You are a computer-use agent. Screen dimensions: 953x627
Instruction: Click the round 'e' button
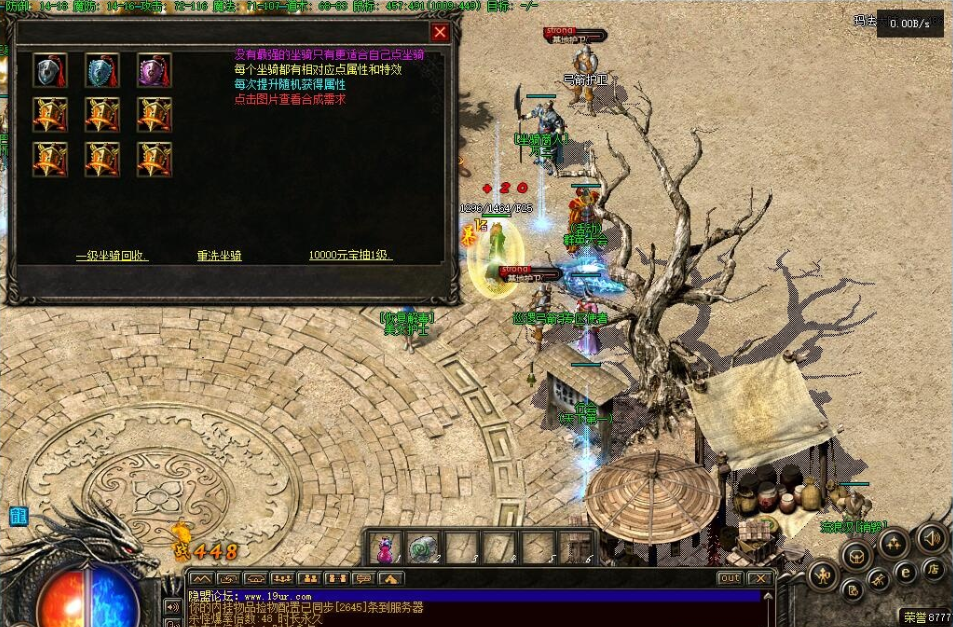pos(906,572)
